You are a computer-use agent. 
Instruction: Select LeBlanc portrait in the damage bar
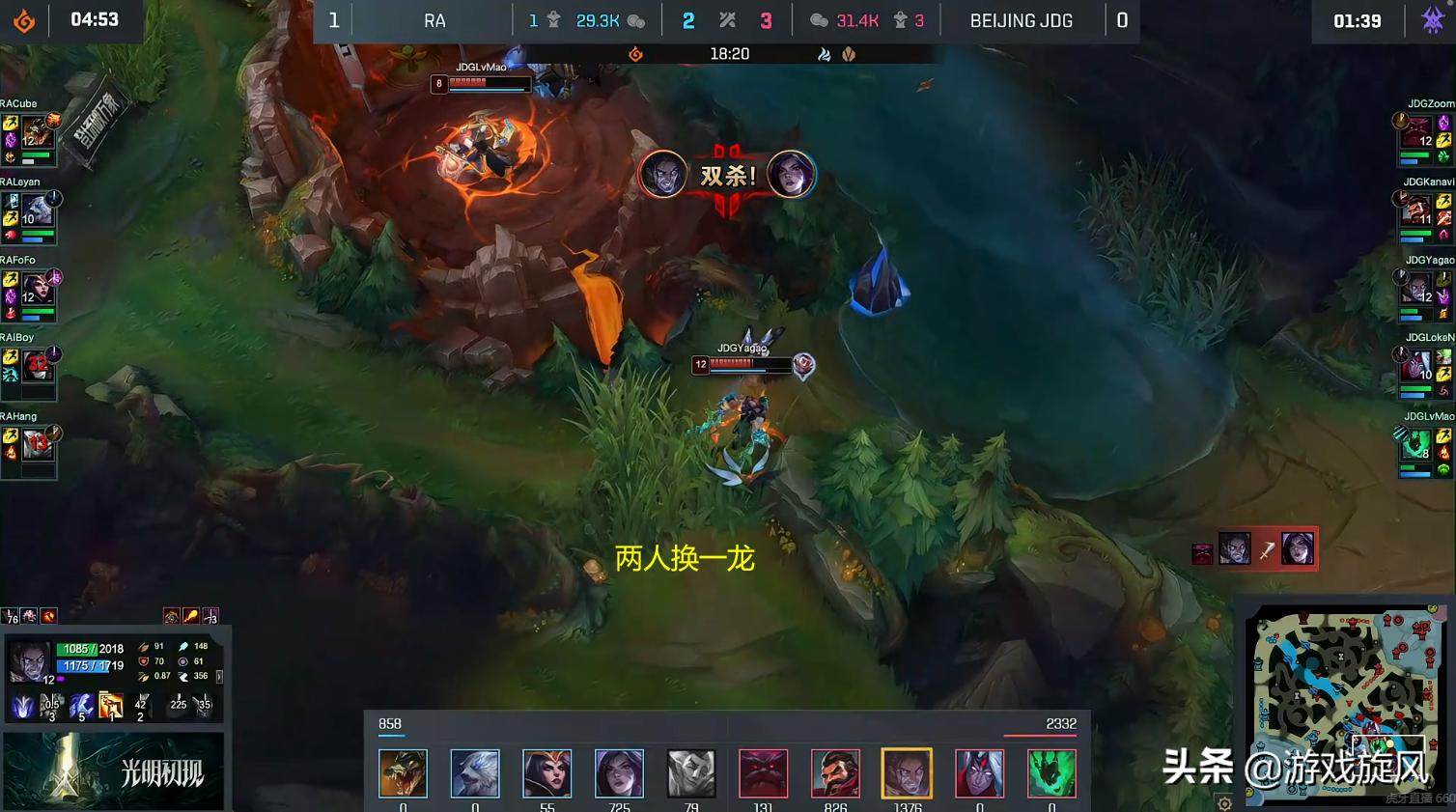(547, 773)
